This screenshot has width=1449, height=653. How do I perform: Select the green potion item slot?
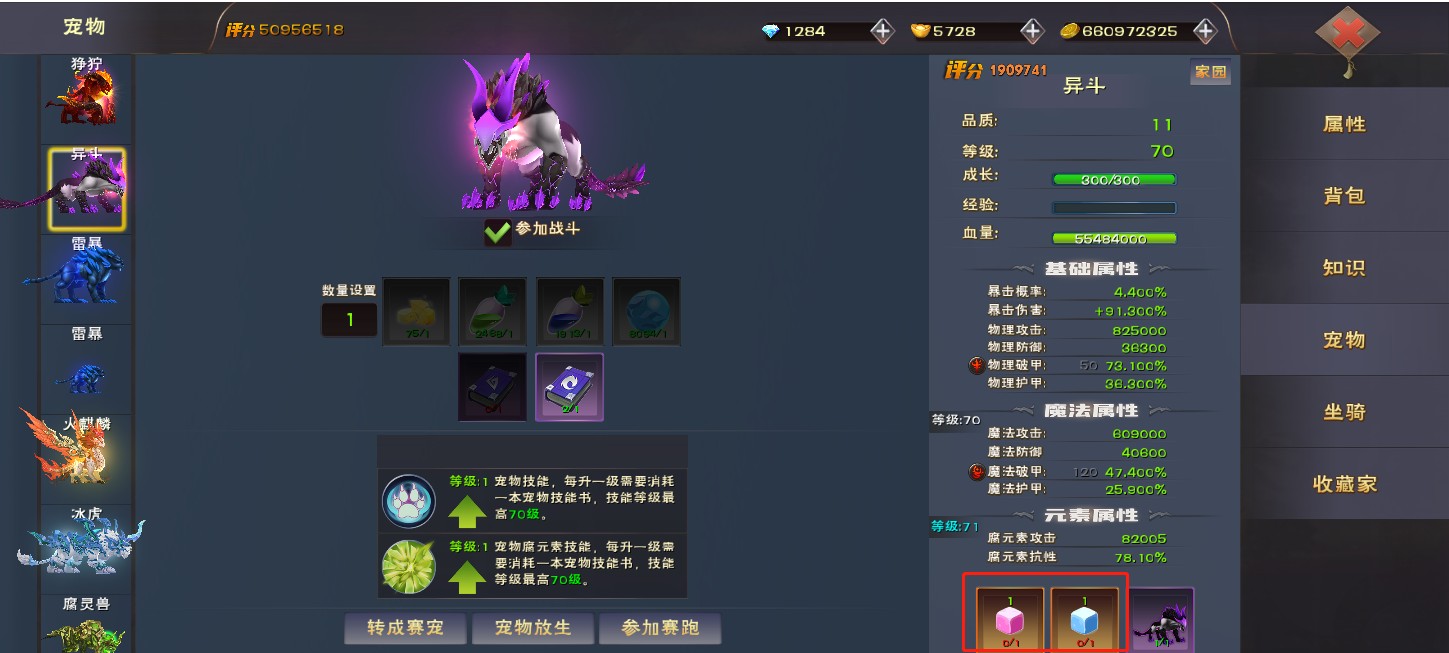(492, 311)
